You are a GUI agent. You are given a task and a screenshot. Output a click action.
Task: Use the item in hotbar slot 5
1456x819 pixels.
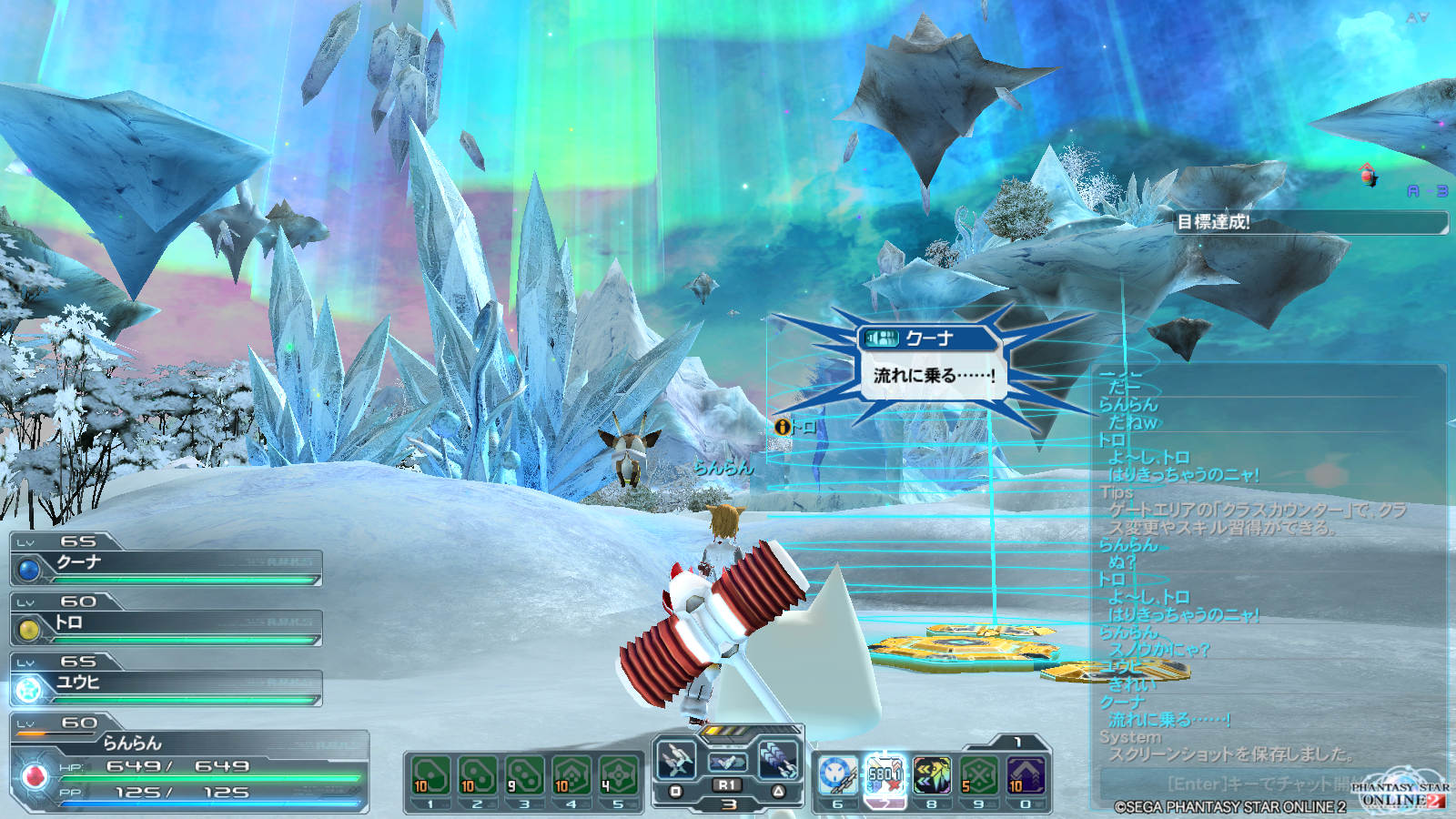619,776
